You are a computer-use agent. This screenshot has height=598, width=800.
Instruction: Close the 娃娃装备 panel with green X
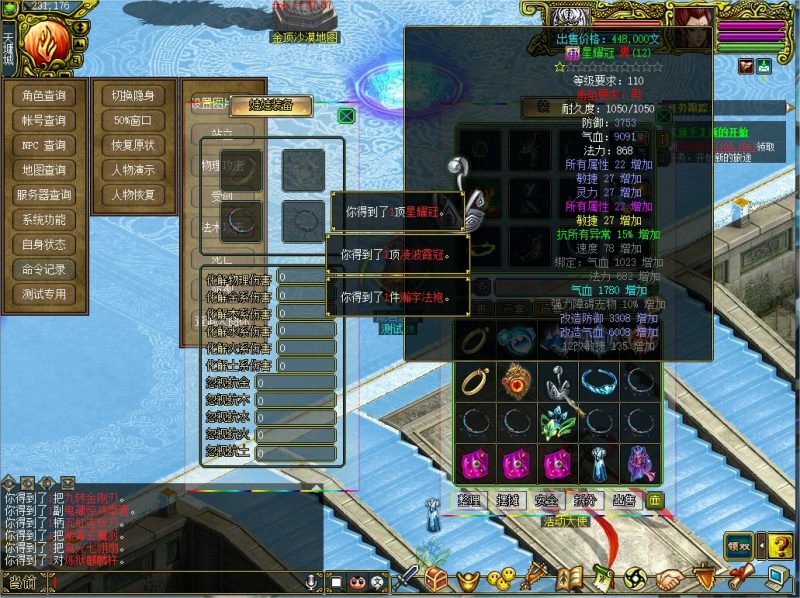tap(346, 116)
